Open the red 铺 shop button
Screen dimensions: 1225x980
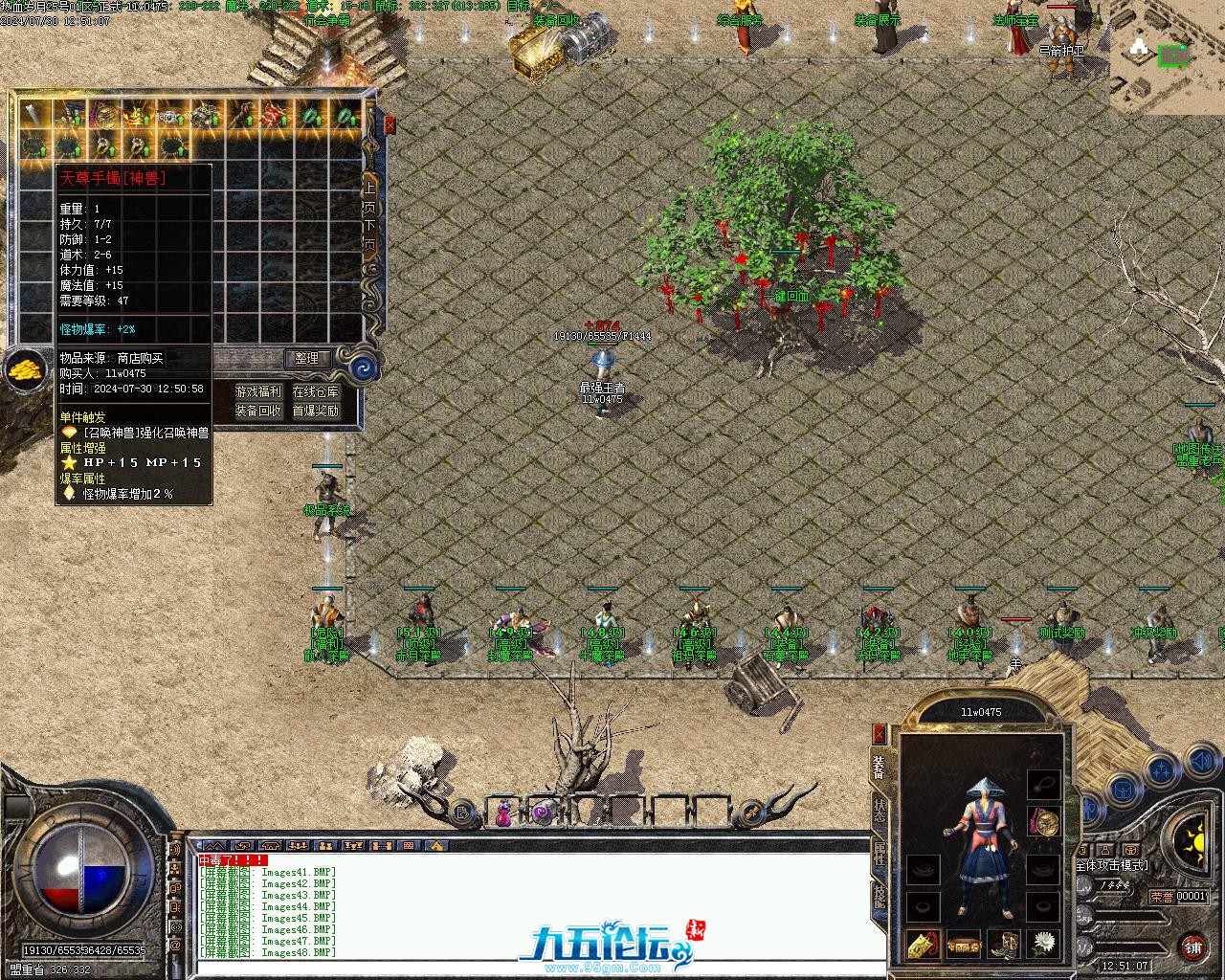pyautogui.click(x=1192, y=947)
